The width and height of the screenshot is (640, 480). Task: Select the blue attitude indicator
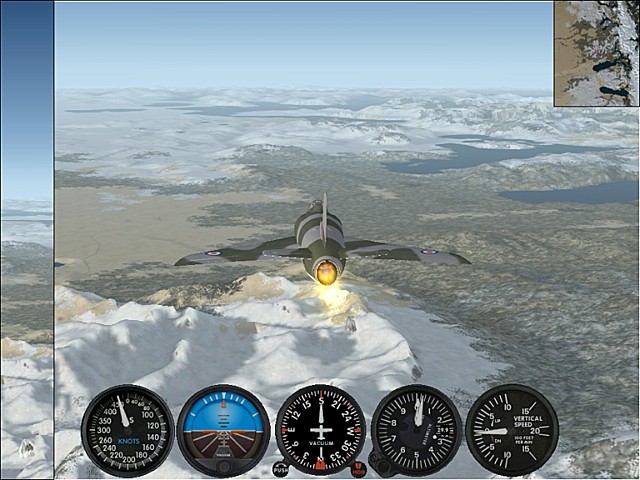[223, 430]
